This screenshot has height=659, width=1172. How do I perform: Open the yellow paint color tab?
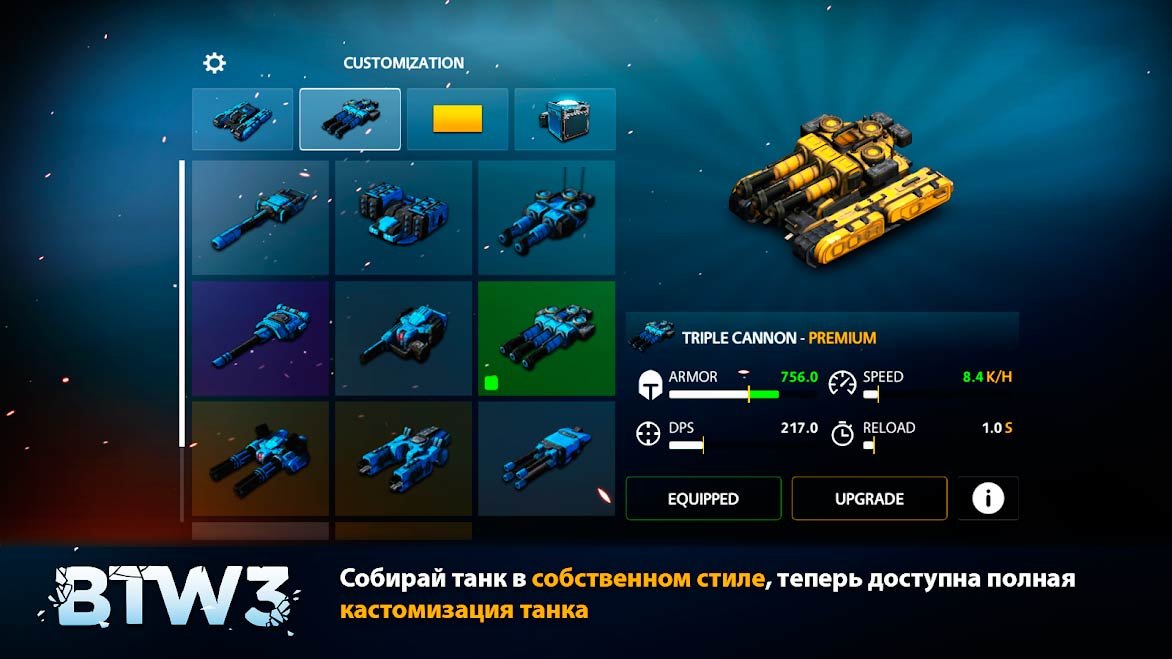point(457,119)
